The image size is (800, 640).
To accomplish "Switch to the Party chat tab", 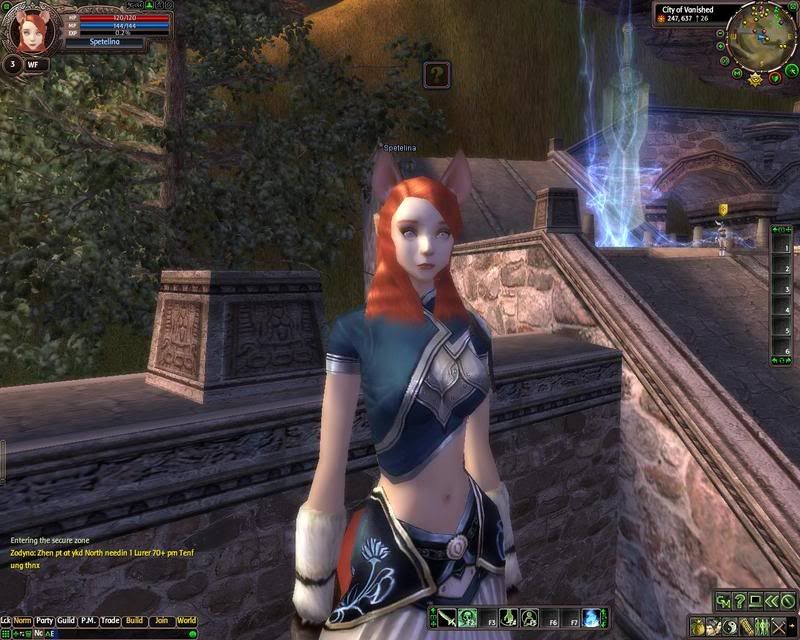I will click(45, 621).
